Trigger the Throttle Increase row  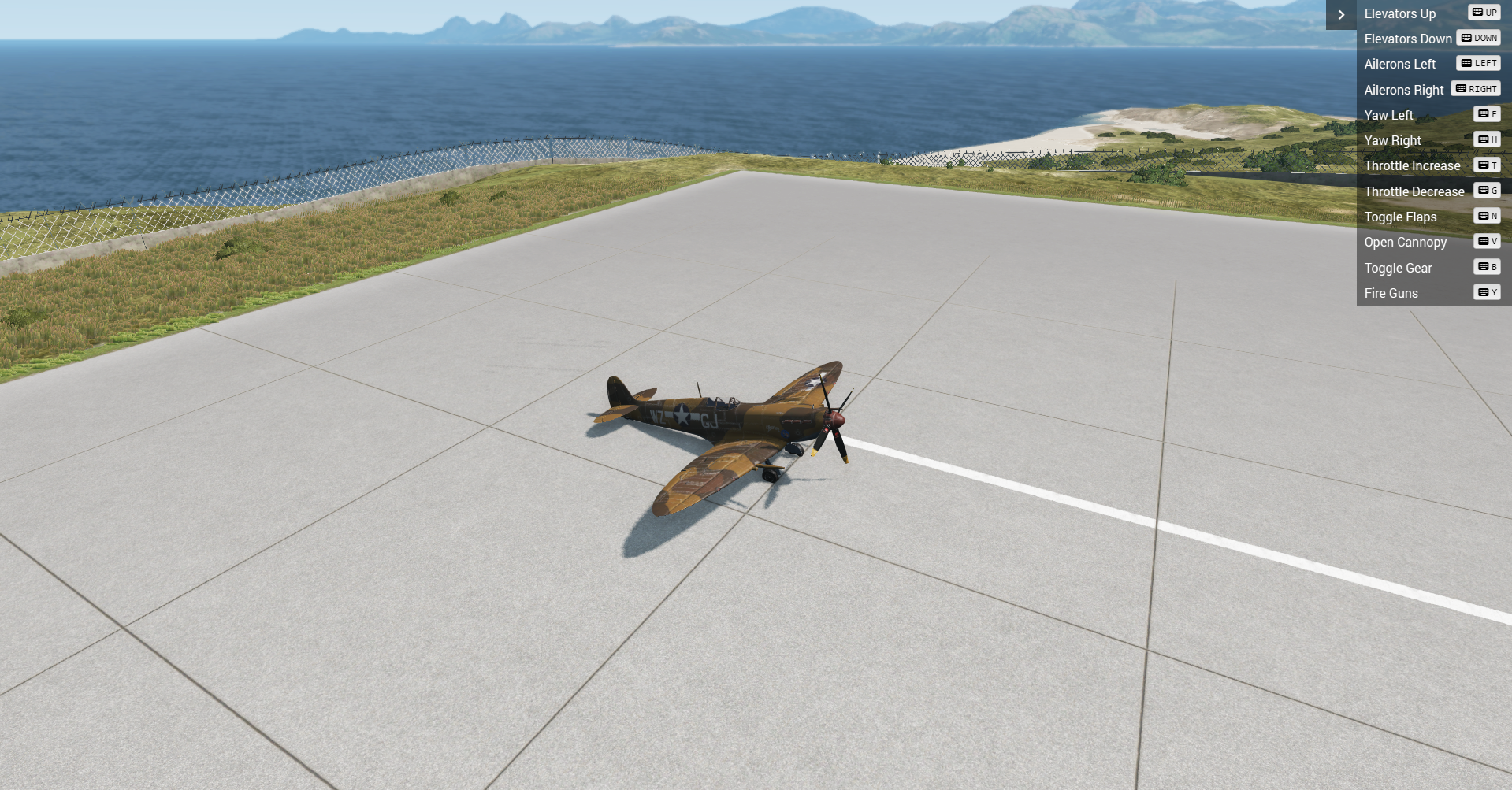[x=1412, y=165]
